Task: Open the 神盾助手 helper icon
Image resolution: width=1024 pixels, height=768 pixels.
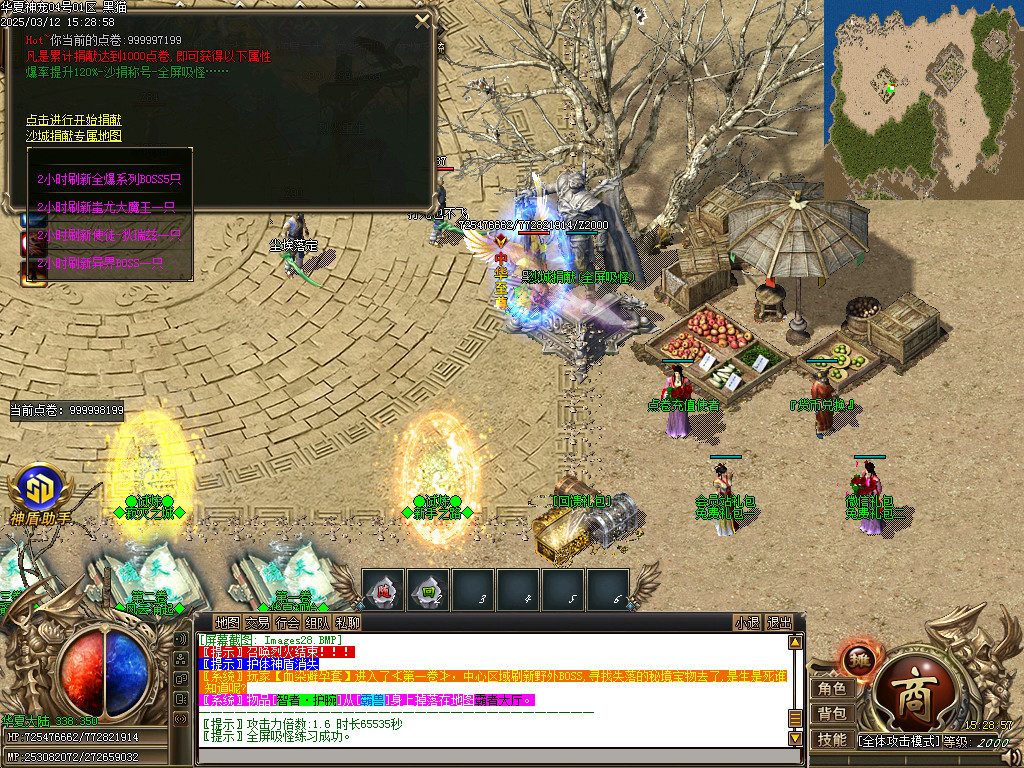Action: pos(39,492)
